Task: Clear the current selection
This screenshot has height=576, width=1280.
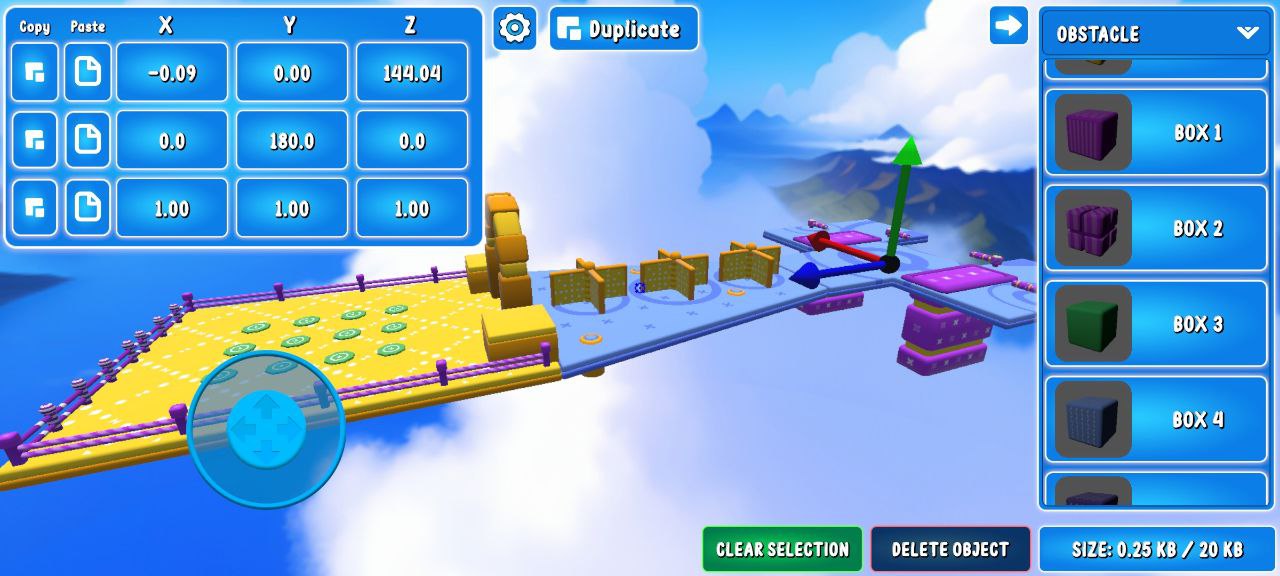Action: click(782, 549)
